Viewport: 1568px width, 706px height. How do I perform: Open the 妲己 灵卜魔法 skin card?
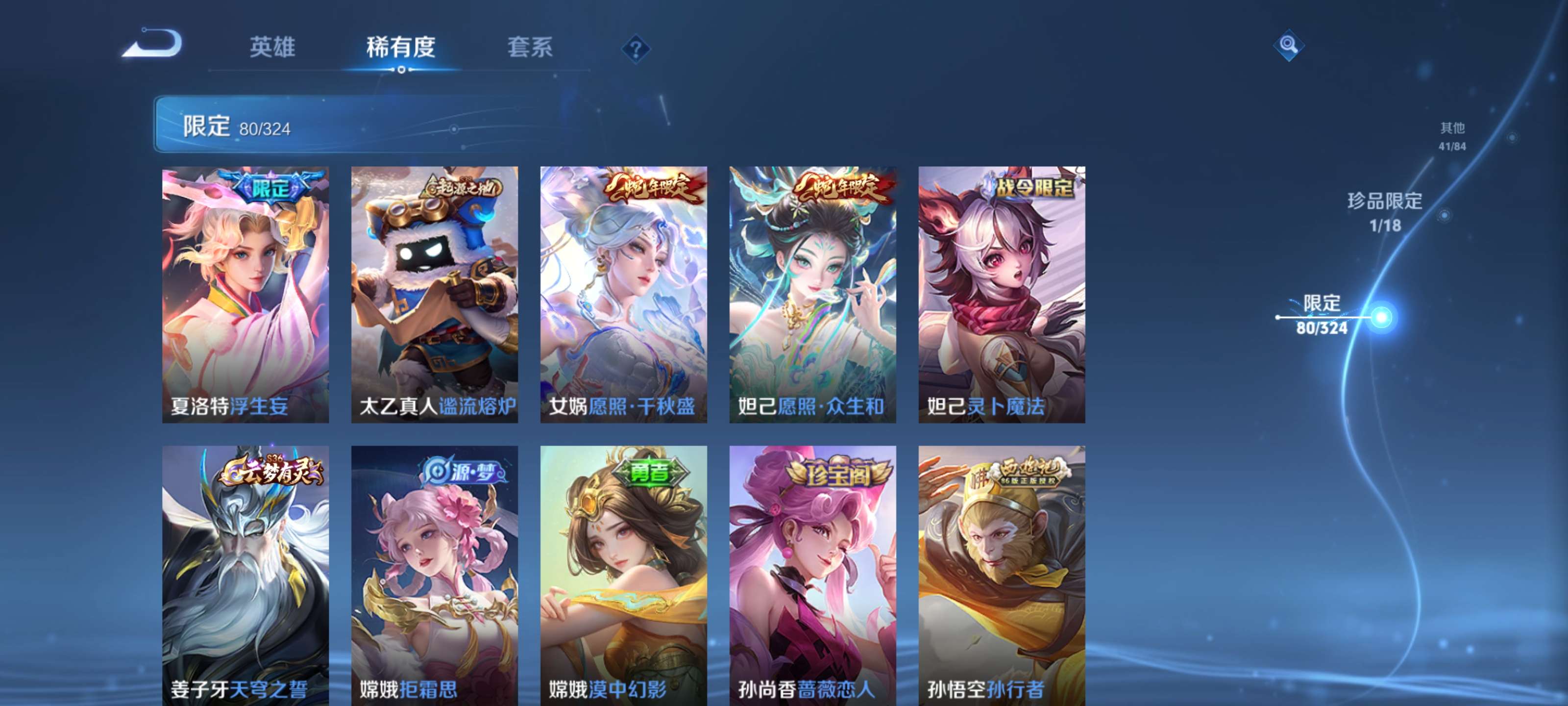pyautogui.click(x=1001, y=294)
